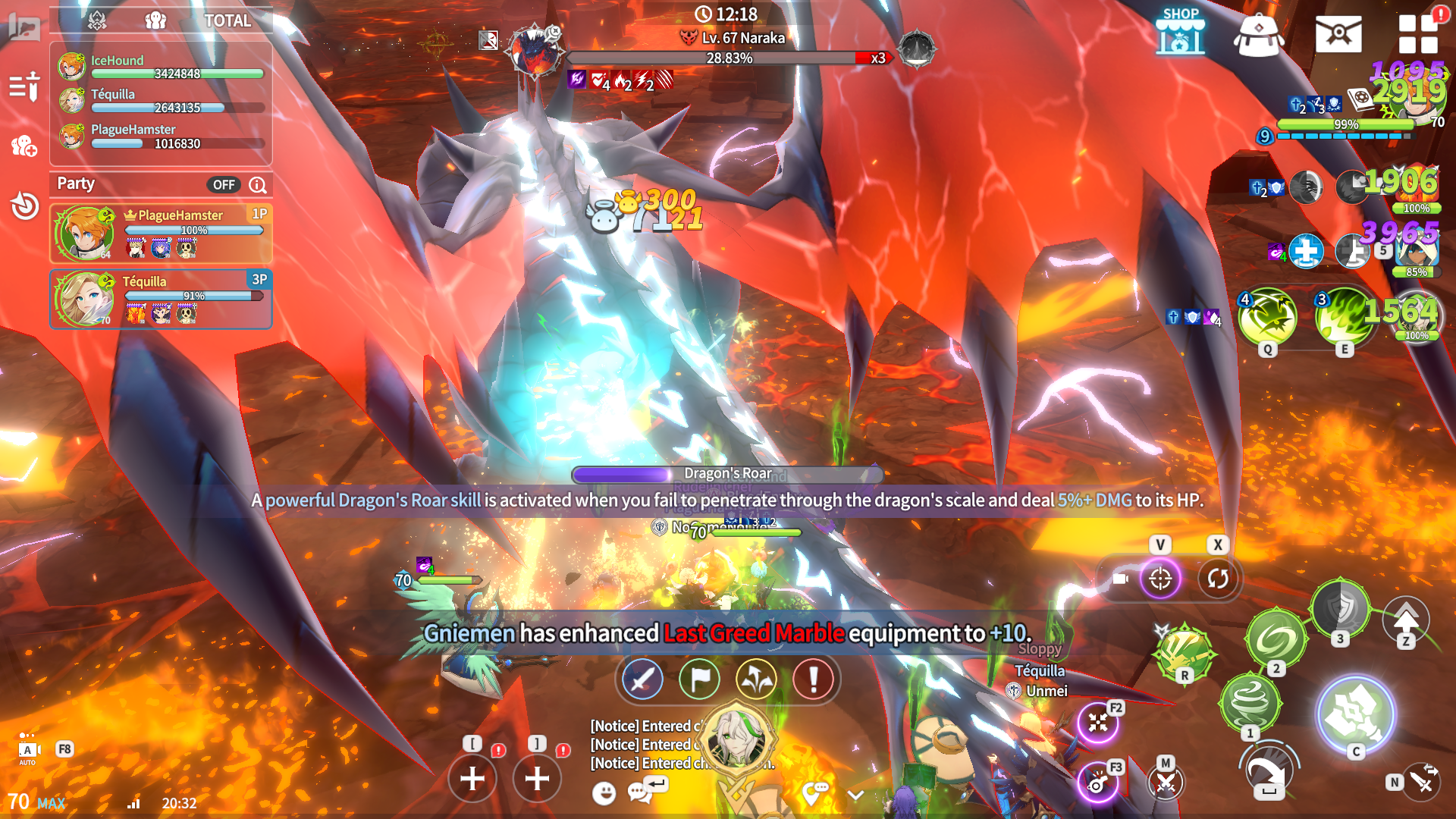Click the red exclamation ping button
This screenshot has height=819, width=1456.
pos(813,679)
